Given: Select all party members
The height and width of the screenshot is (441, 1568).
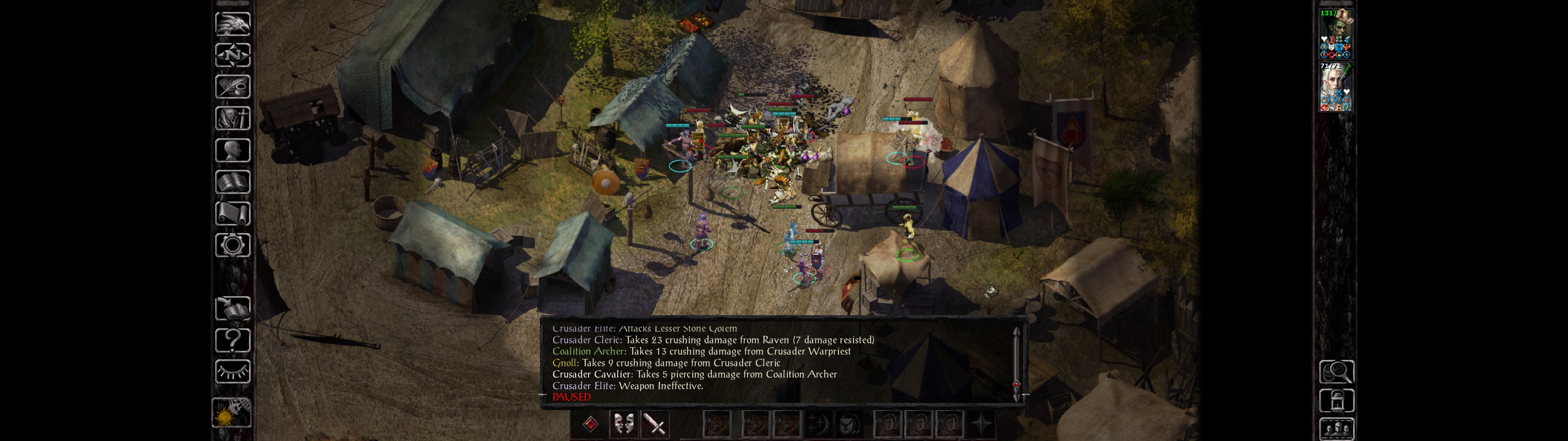Looking at the screenshot, I should pyautogui.click(x=1336, y=429).
